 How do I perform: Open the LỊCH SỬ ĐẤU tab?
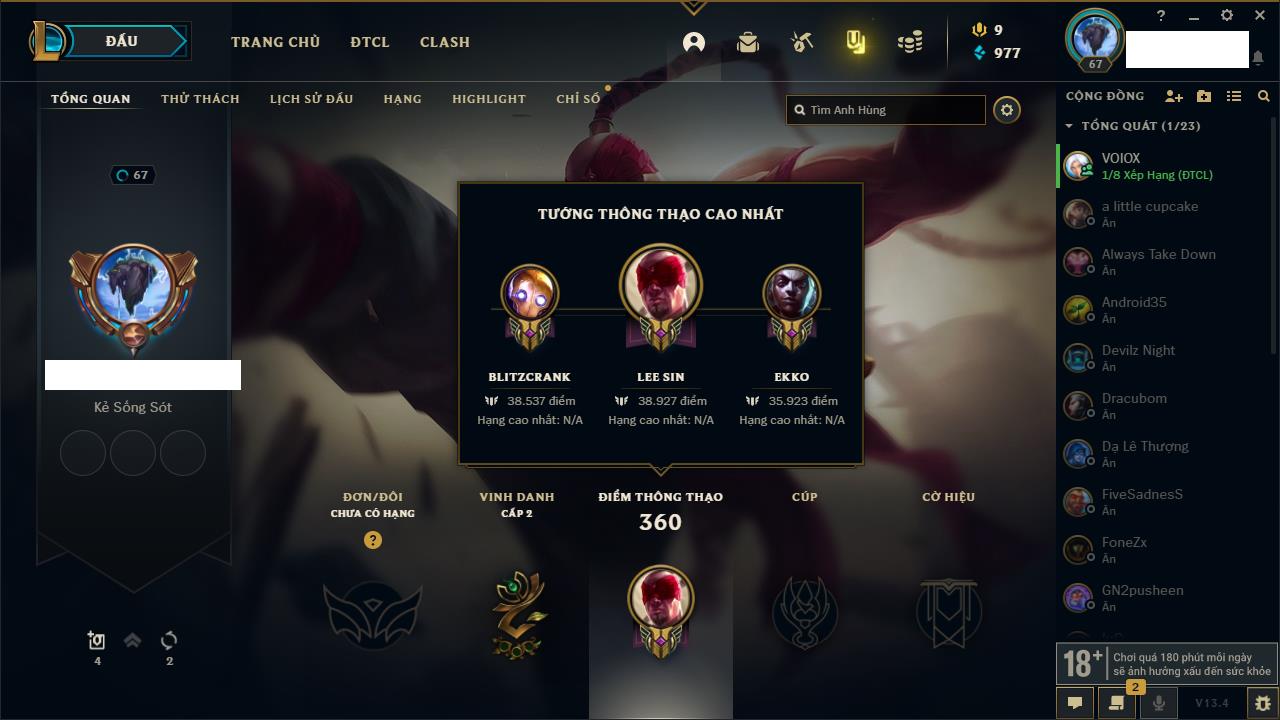(x=311, y=99)
